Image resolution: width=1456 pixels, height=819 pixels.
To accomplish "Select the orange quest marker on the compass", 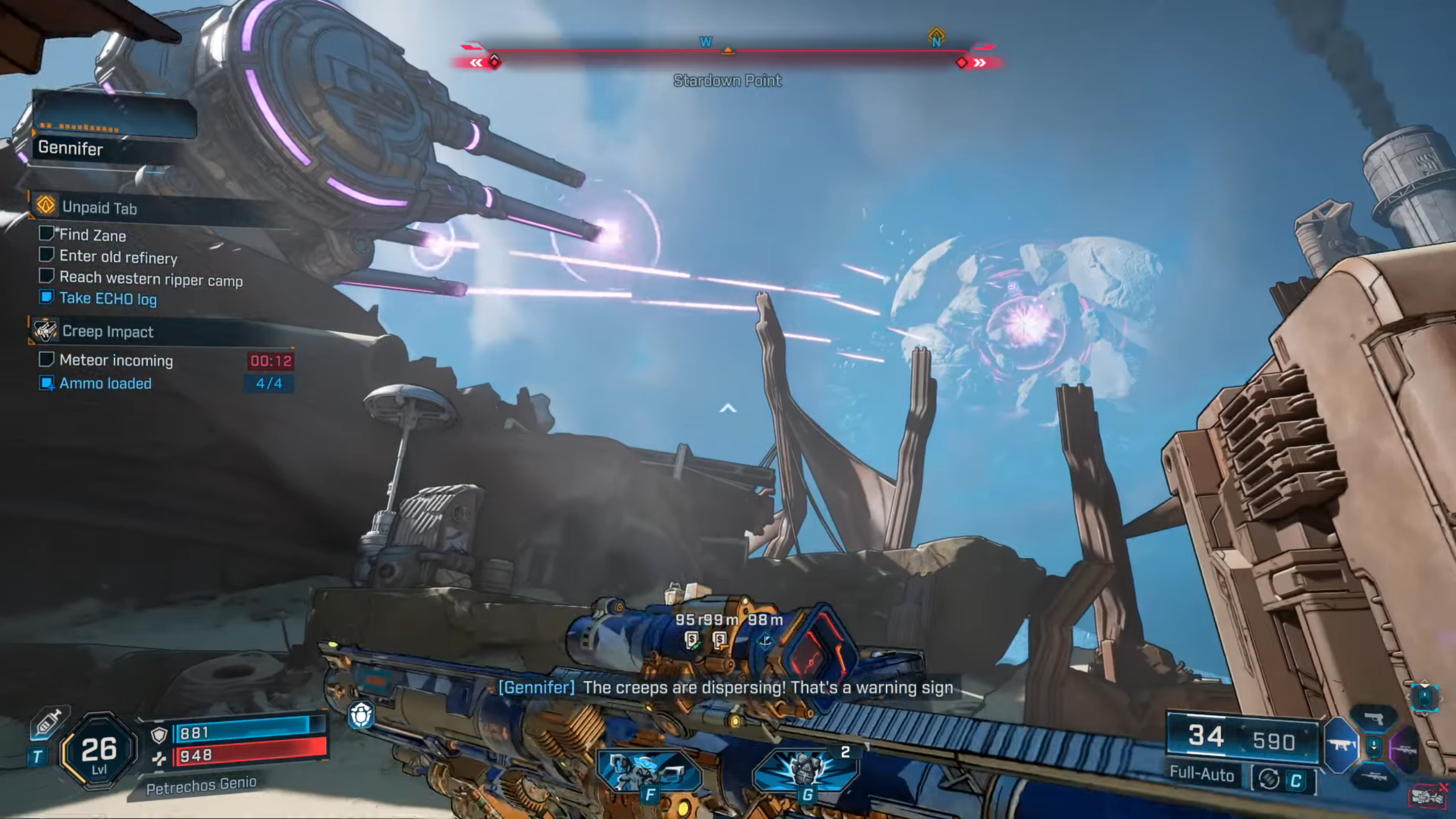I will click(x=936, y=35).
